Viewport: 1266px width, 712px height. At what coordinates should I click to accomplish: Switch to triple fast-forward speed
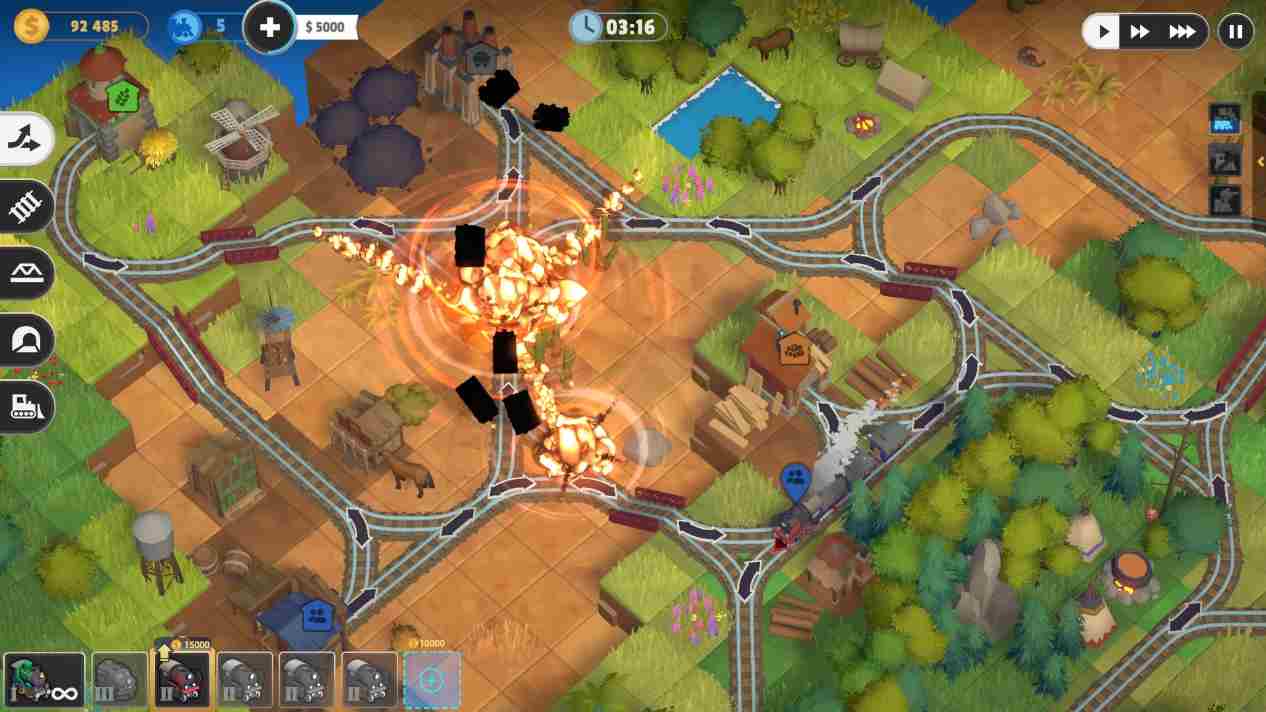1182,32
